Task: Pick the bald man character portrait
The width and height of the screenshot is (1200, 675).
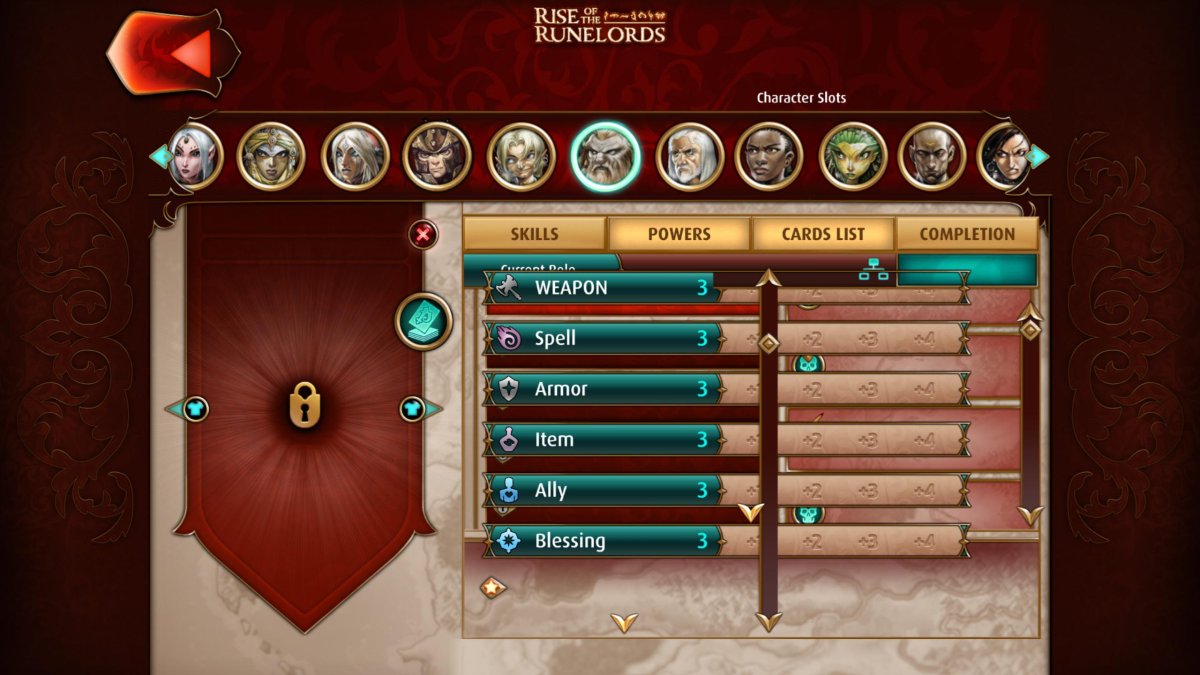Action: click(931, 156)
